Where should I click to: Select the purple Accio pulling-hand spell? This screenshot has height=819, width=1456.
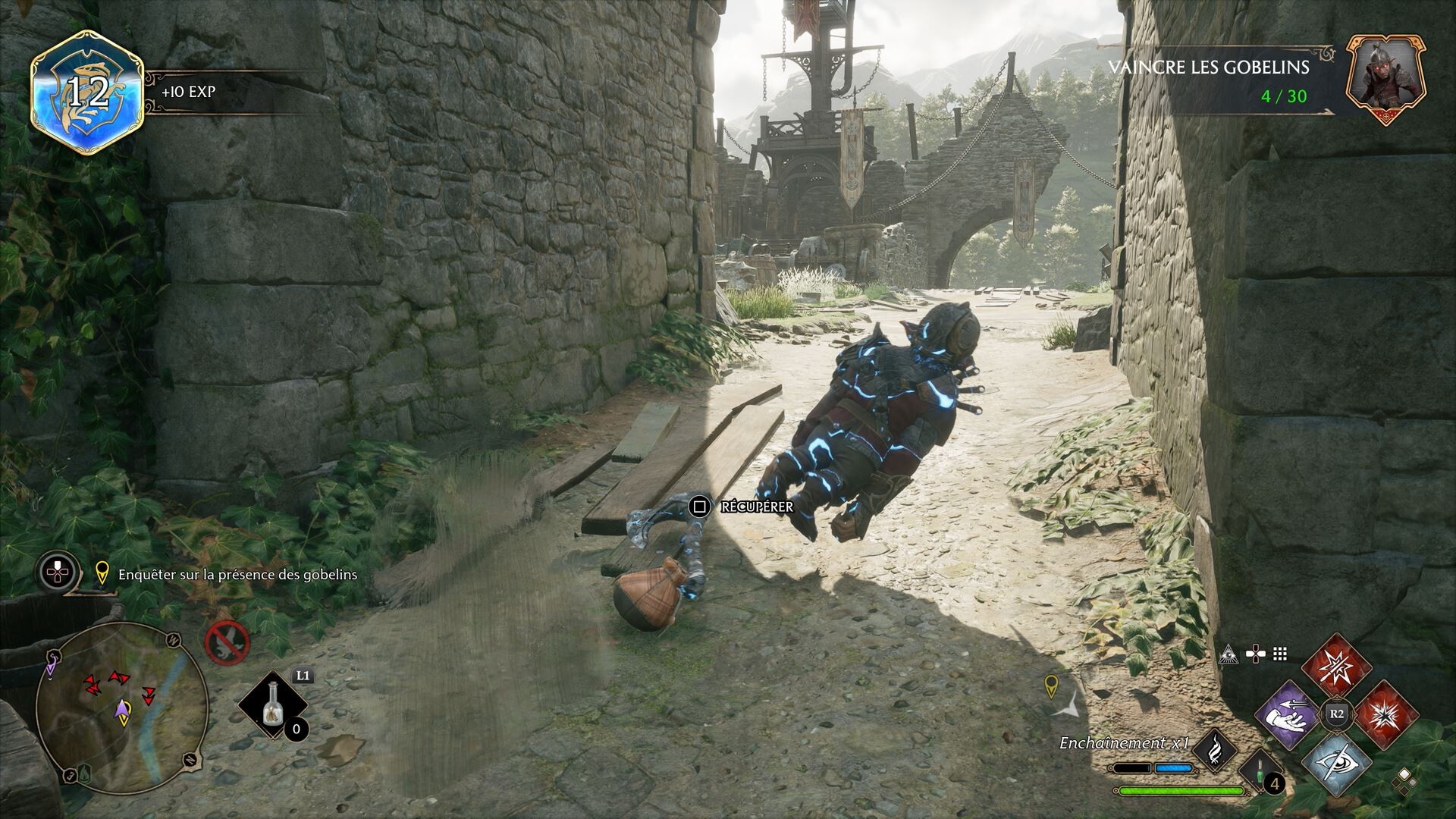point(1288,714)
